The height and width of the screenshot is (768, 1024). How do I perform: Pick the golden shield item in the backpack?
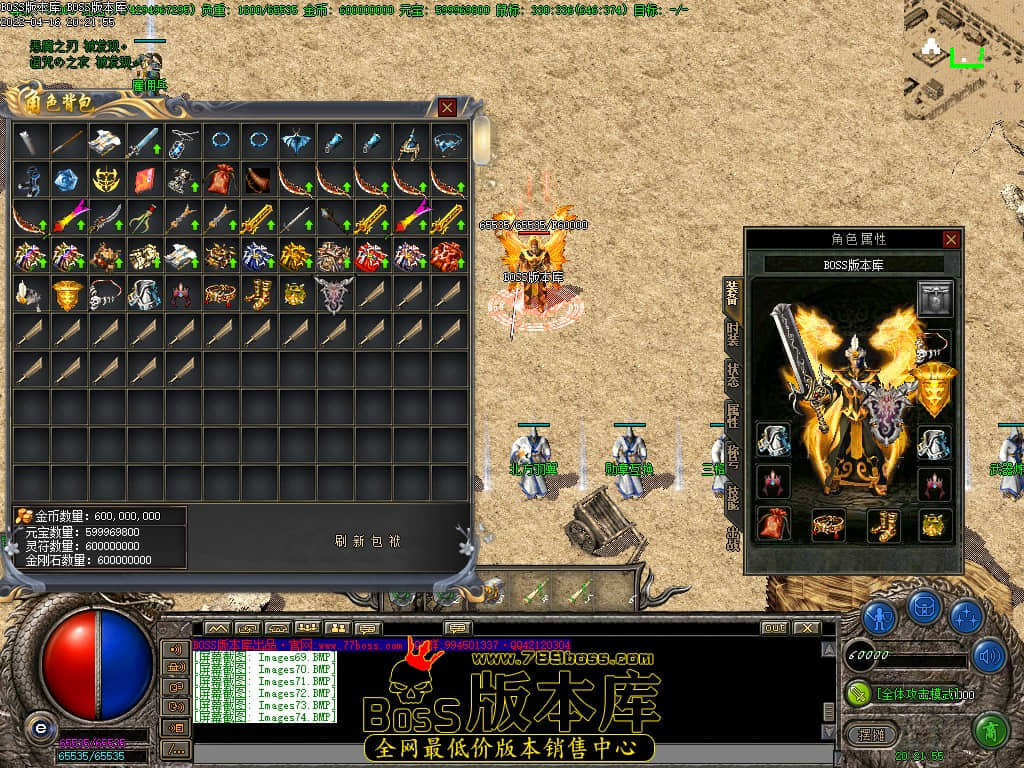[x=68, y=294]
